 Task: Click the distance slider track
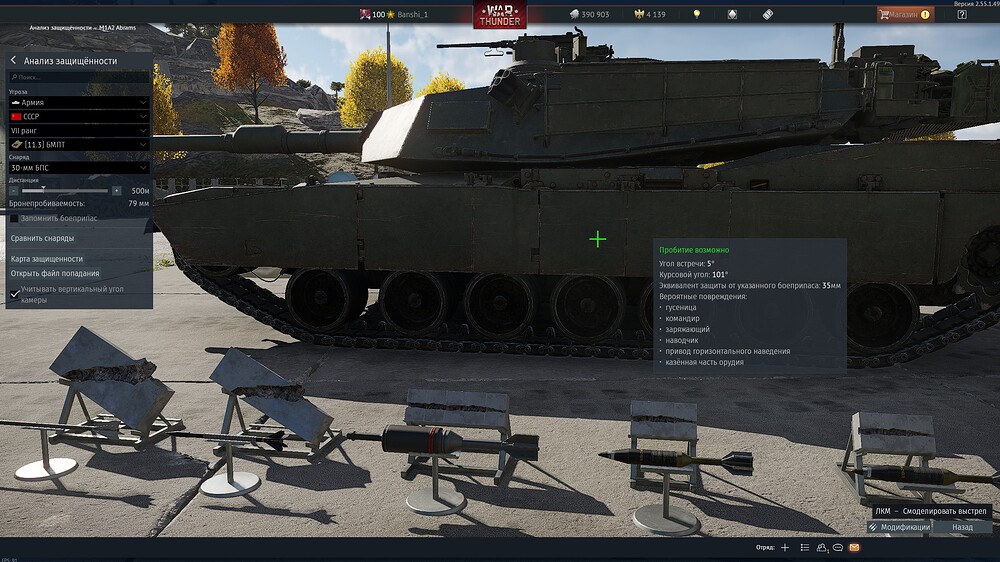click(65, 190)
